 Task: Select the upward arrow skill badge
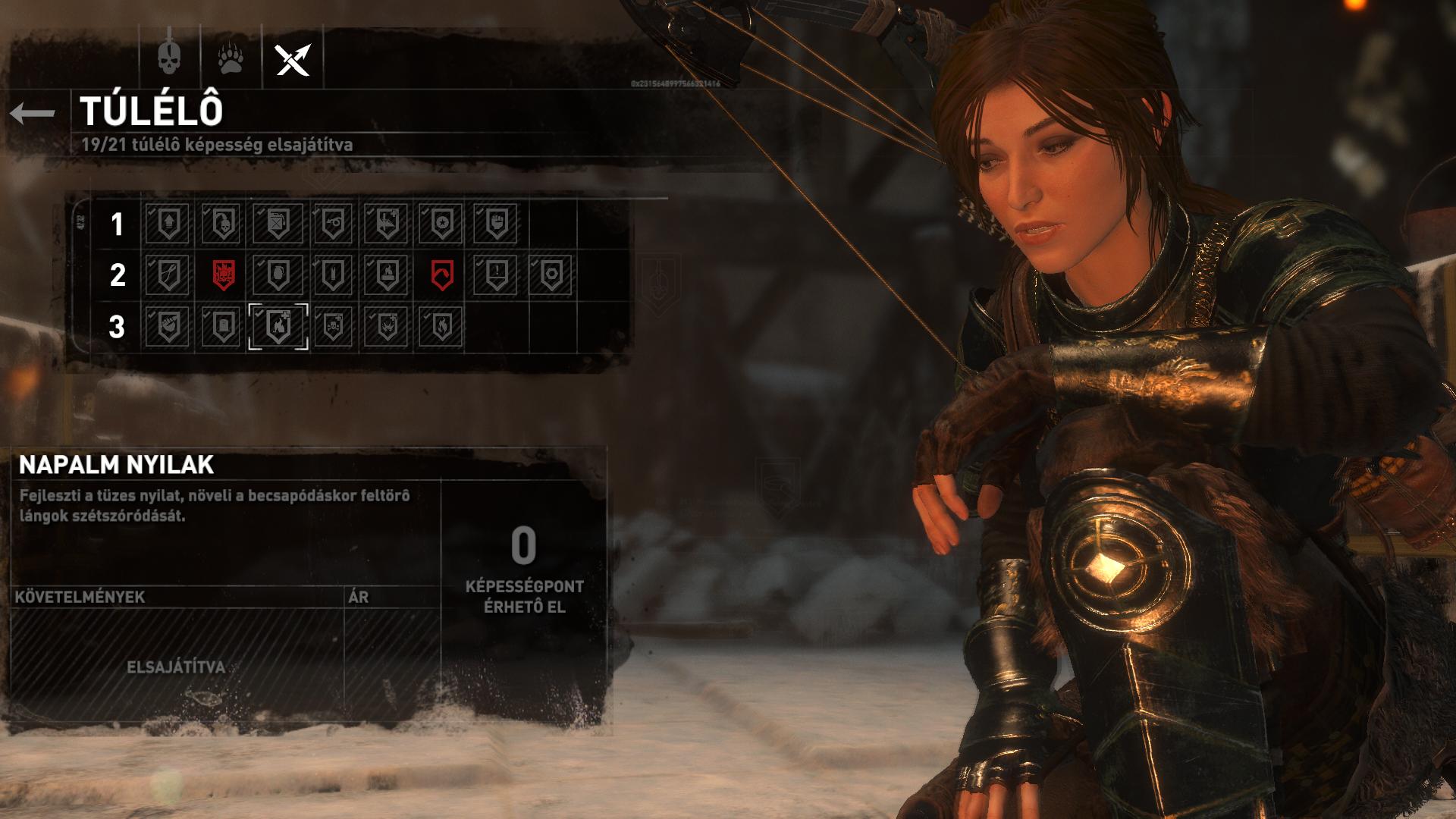point(168,224)
